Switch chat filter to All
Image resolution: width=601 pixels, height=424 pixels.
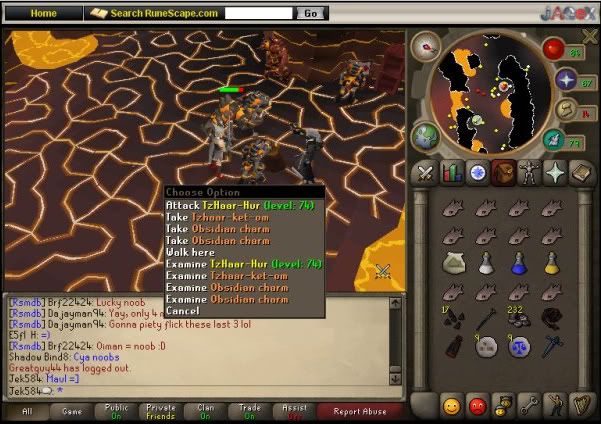pyautogui.click(x=28, y=411)
